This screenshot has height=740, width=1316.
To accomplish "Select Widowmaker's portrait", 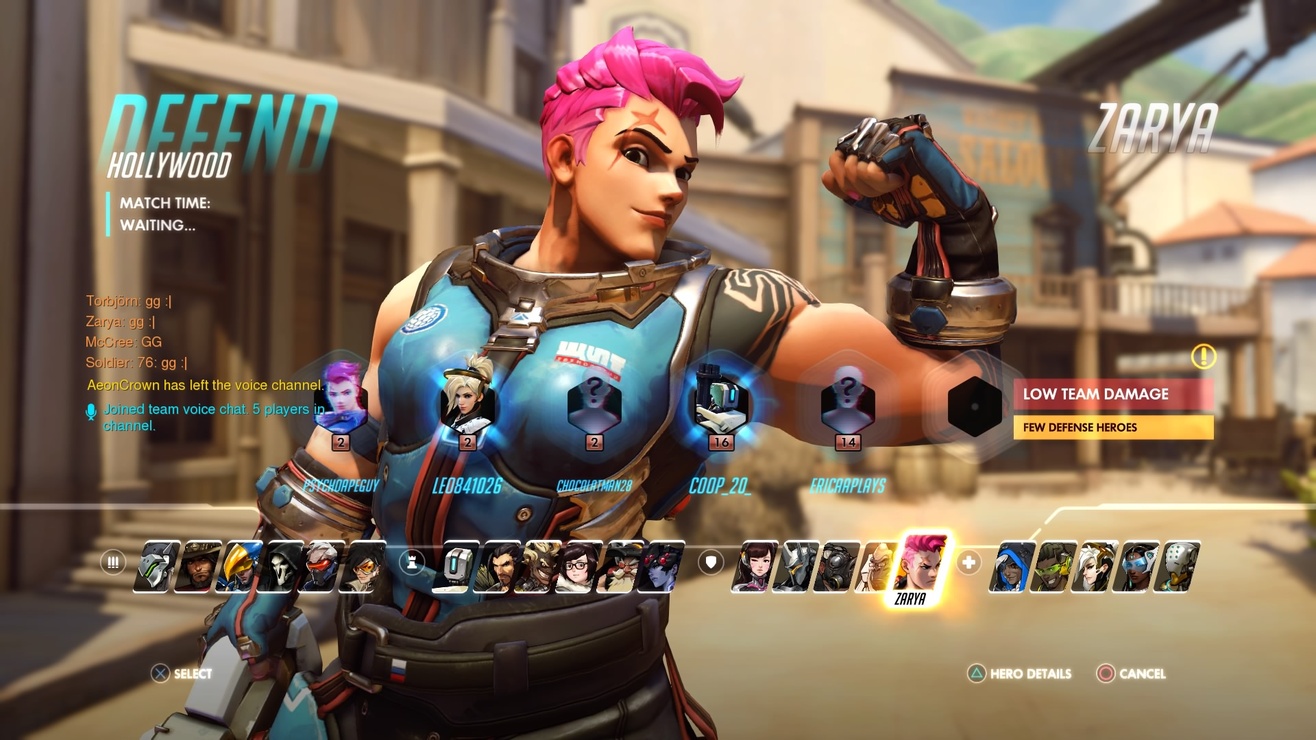I will click(662, 567).
